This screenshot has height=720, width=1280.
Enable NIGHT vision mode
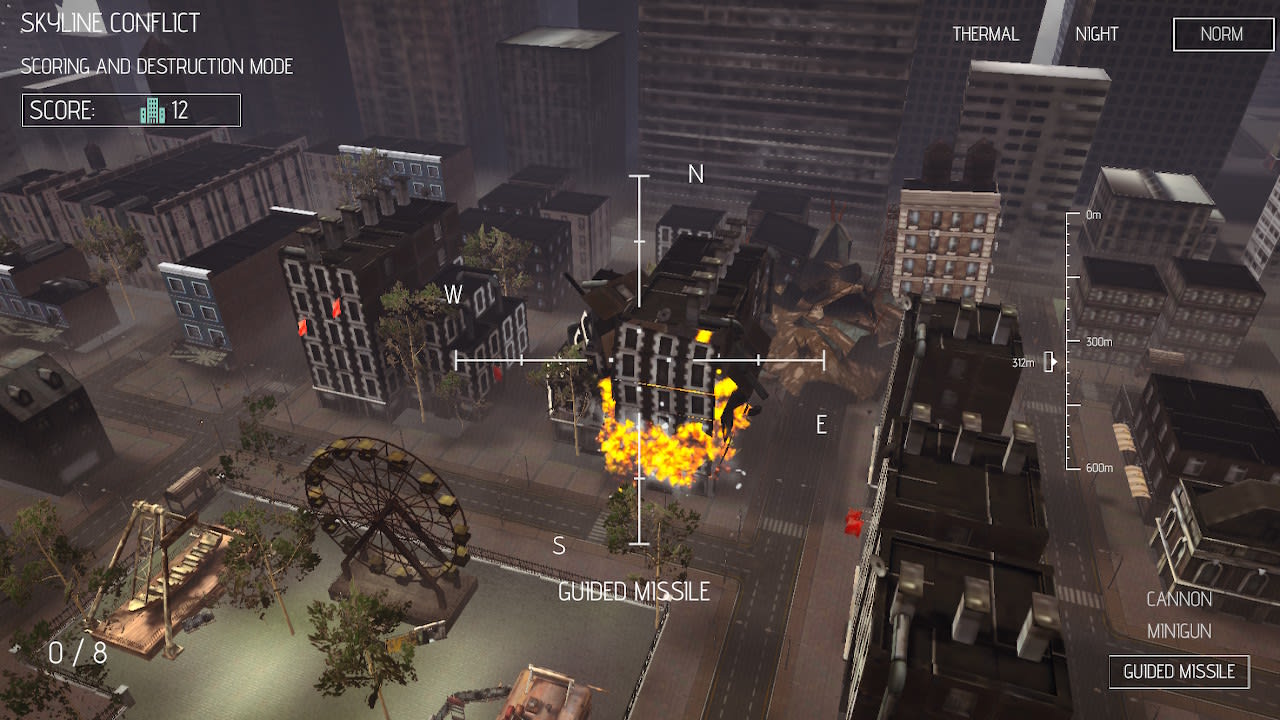click(1097, 33)
